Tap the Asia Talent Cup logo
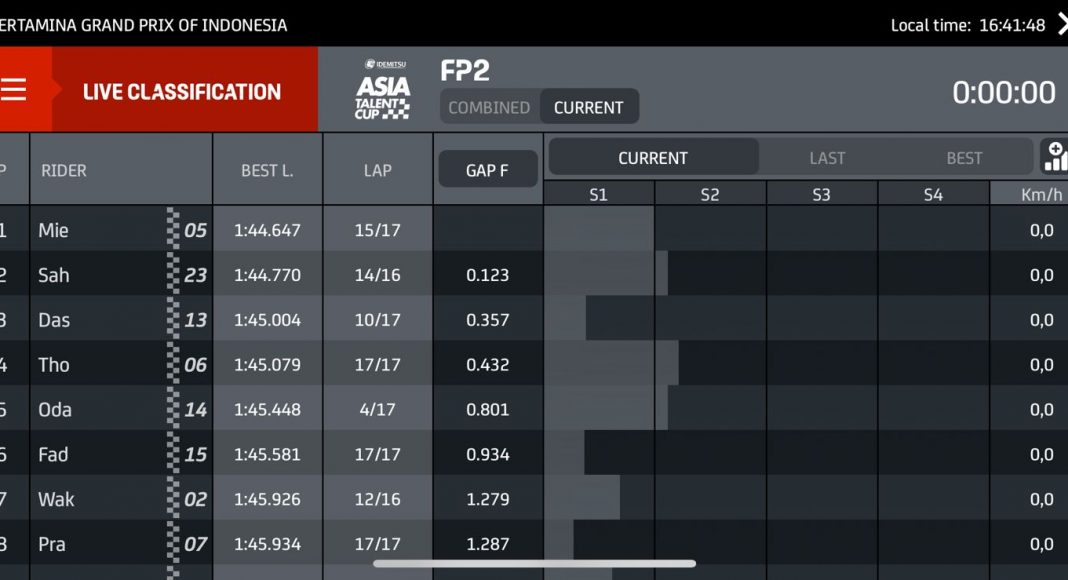1068x580 pixels. (x=383, y=90)
